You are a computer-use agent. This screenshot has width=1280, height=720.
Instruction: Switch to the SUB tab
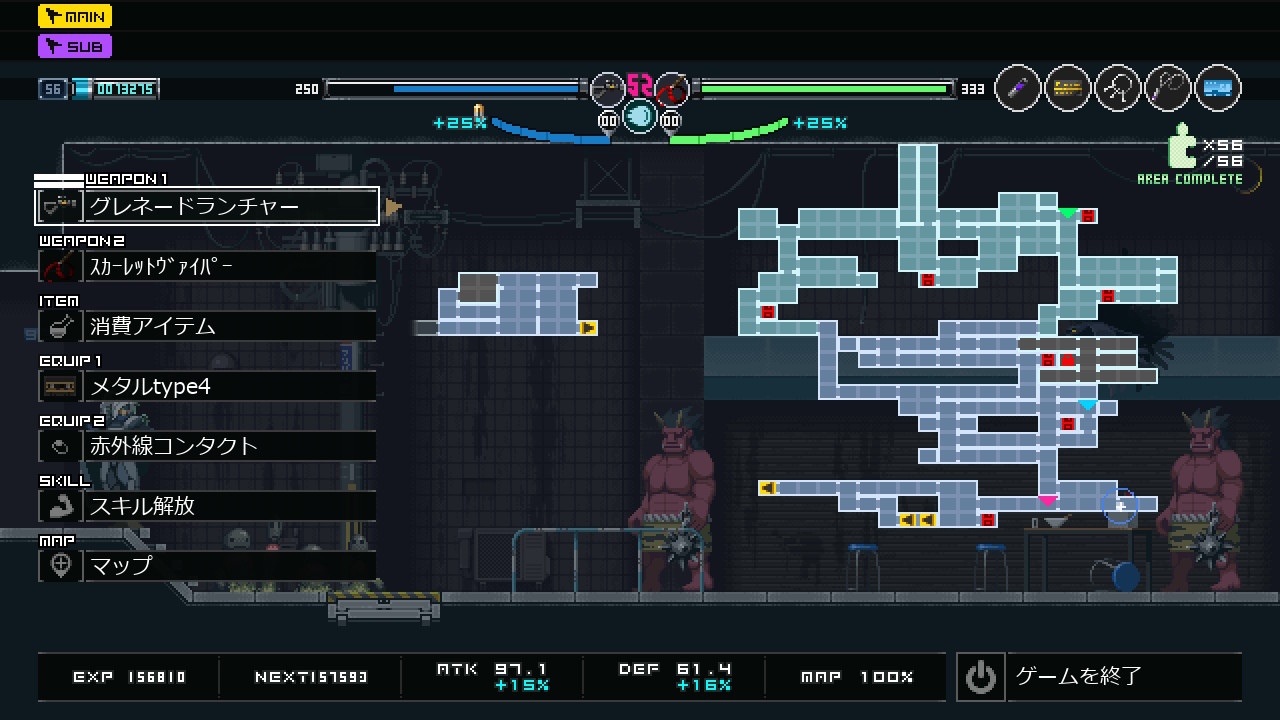(x=75, y=46)
